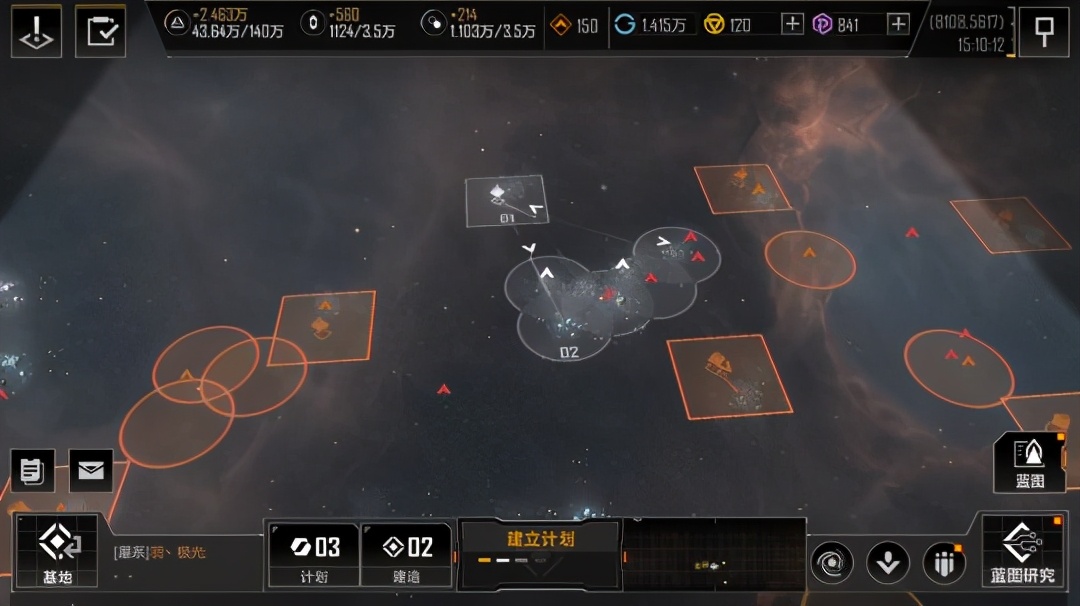The height and width of the screenshot is (606, 1080).
Task: Open the round three-bars fleet icon
Action: [x=943, y=563]
